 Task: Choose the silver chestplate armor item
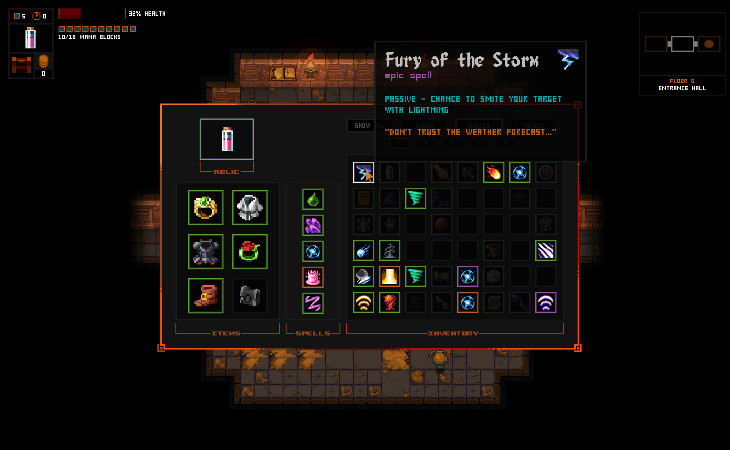[x=249, y=207]
